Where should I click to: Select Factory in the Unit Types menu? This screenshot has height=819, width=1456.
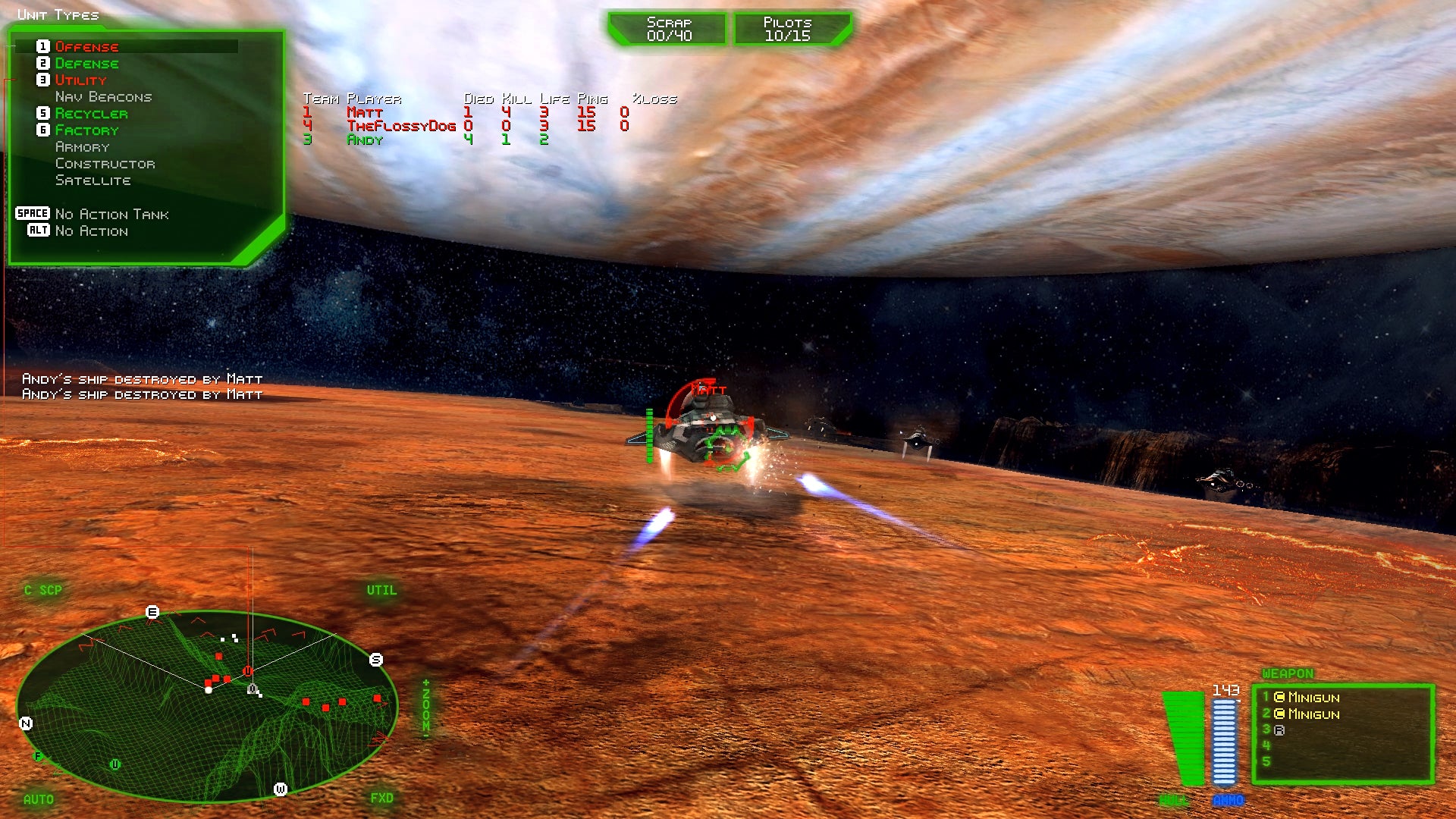click(x=86, y=130)
